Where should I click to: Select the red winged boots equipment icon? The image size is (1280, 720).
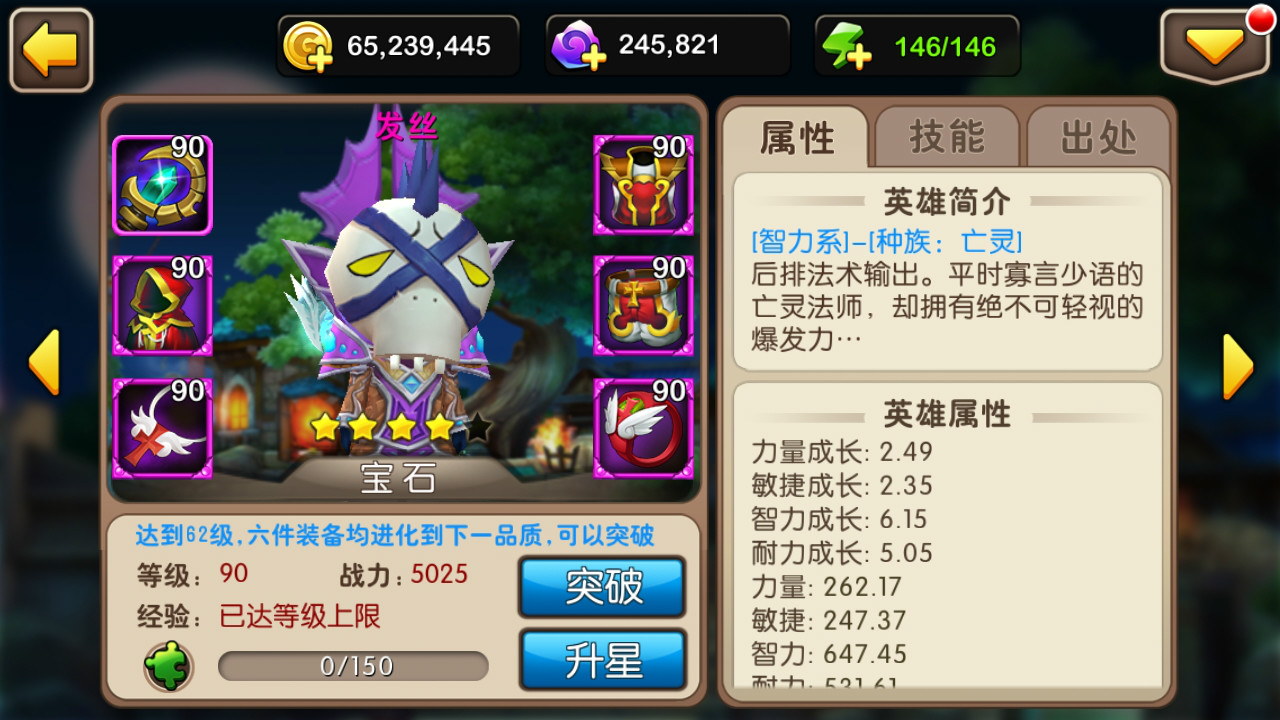[x=643, y=426]
